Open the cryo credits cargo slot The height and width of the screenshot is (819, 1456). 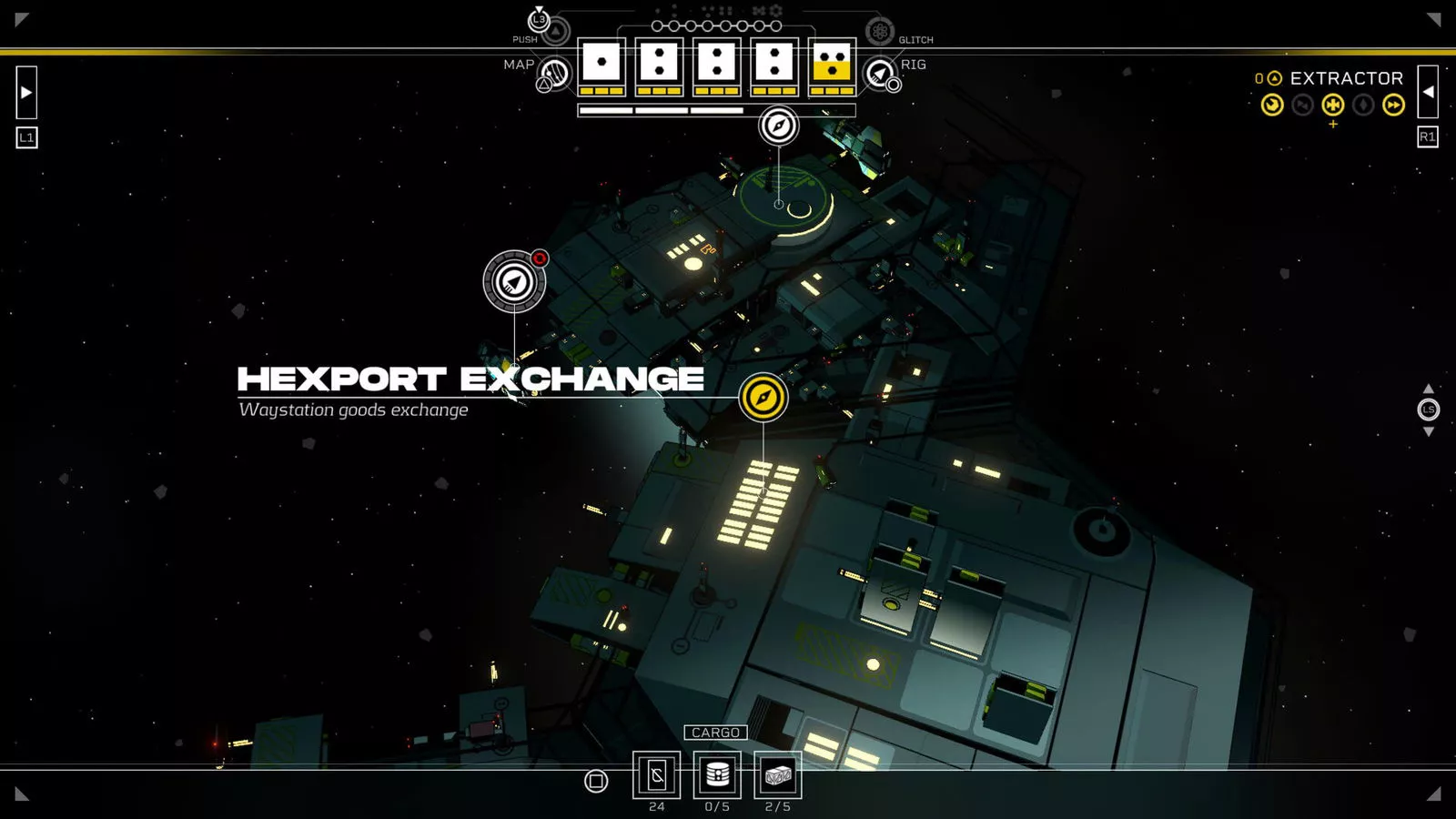(x=656, y=775)
